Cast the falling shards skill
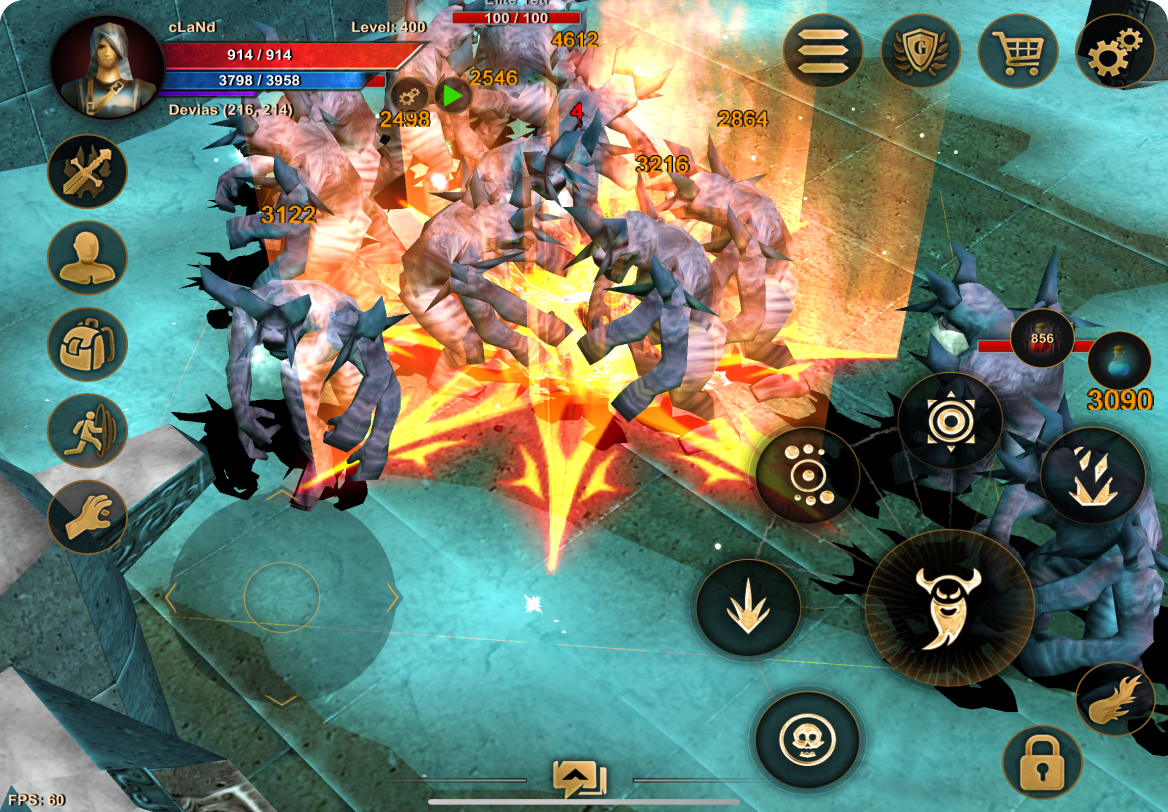Viewport: 1168px width, 812px height. click(1092, 475)
